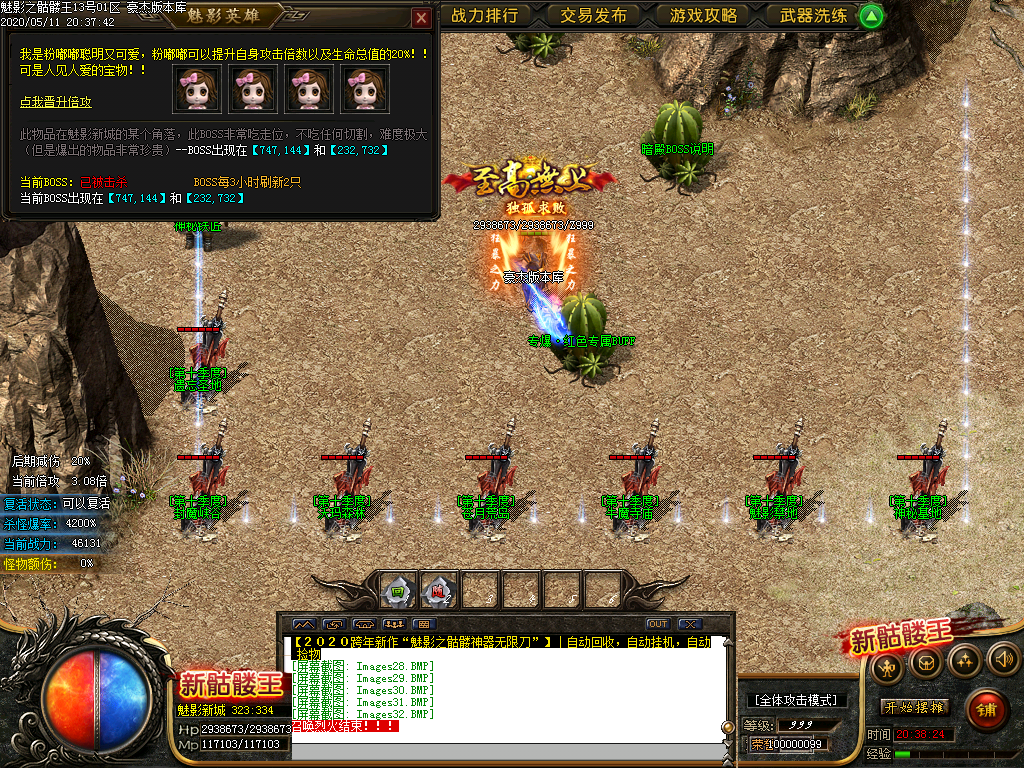Click the green up-arrow collapse button

[872, 15]
